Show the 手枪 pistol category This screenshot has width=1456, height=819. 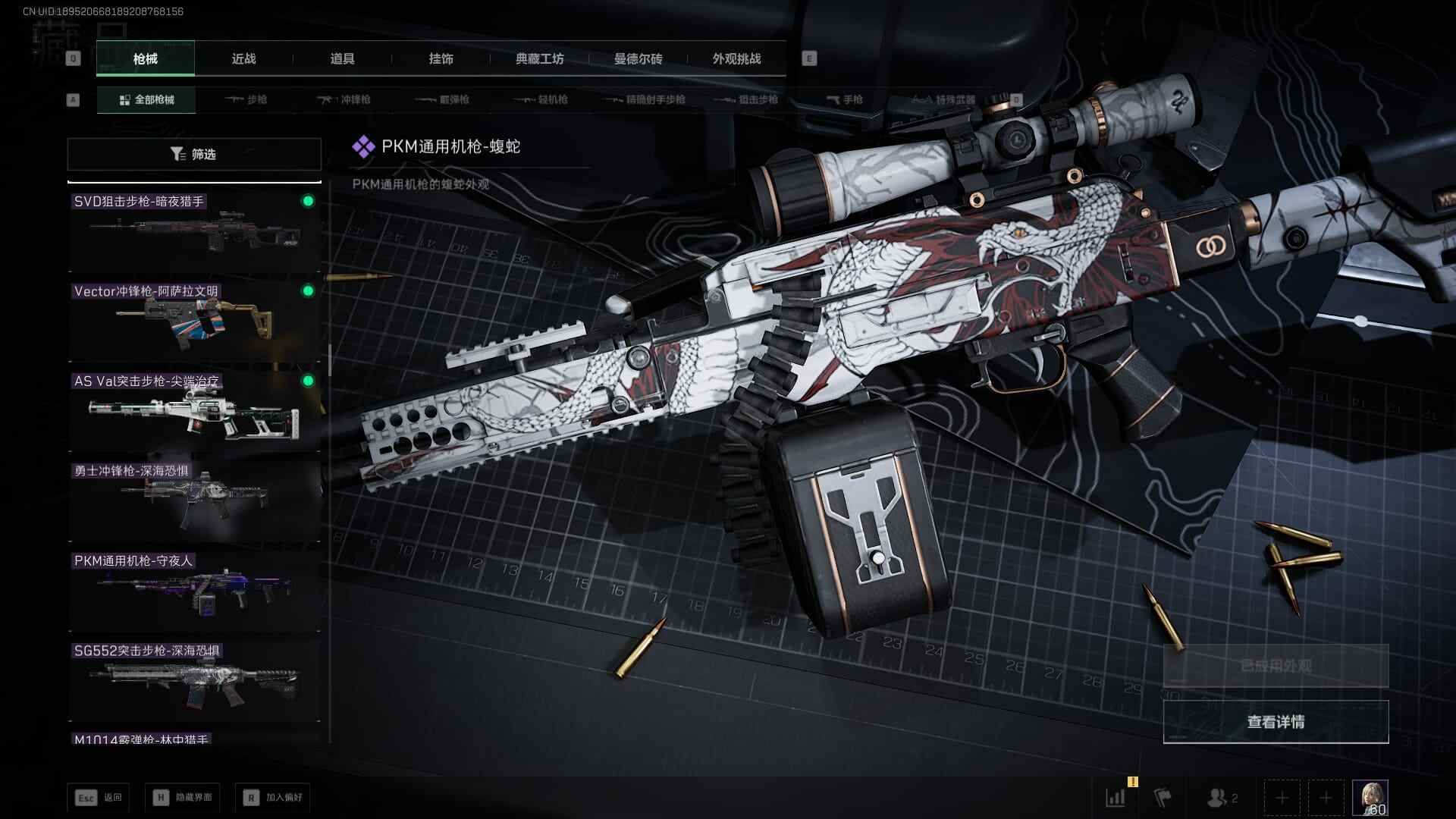(844, 99)
